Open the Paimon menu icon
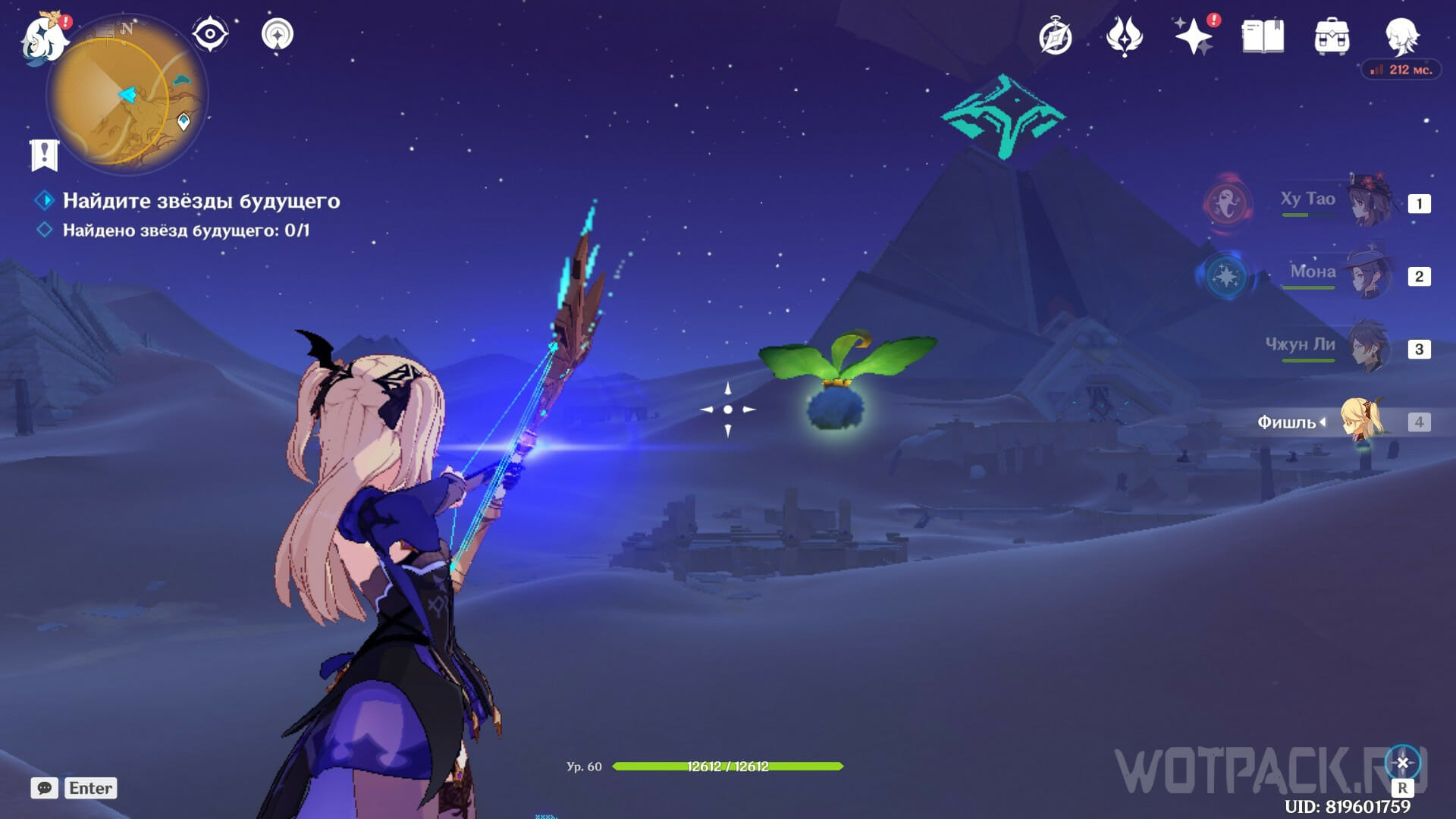This screenshot has width=1456, height=819. coord(42,36)
